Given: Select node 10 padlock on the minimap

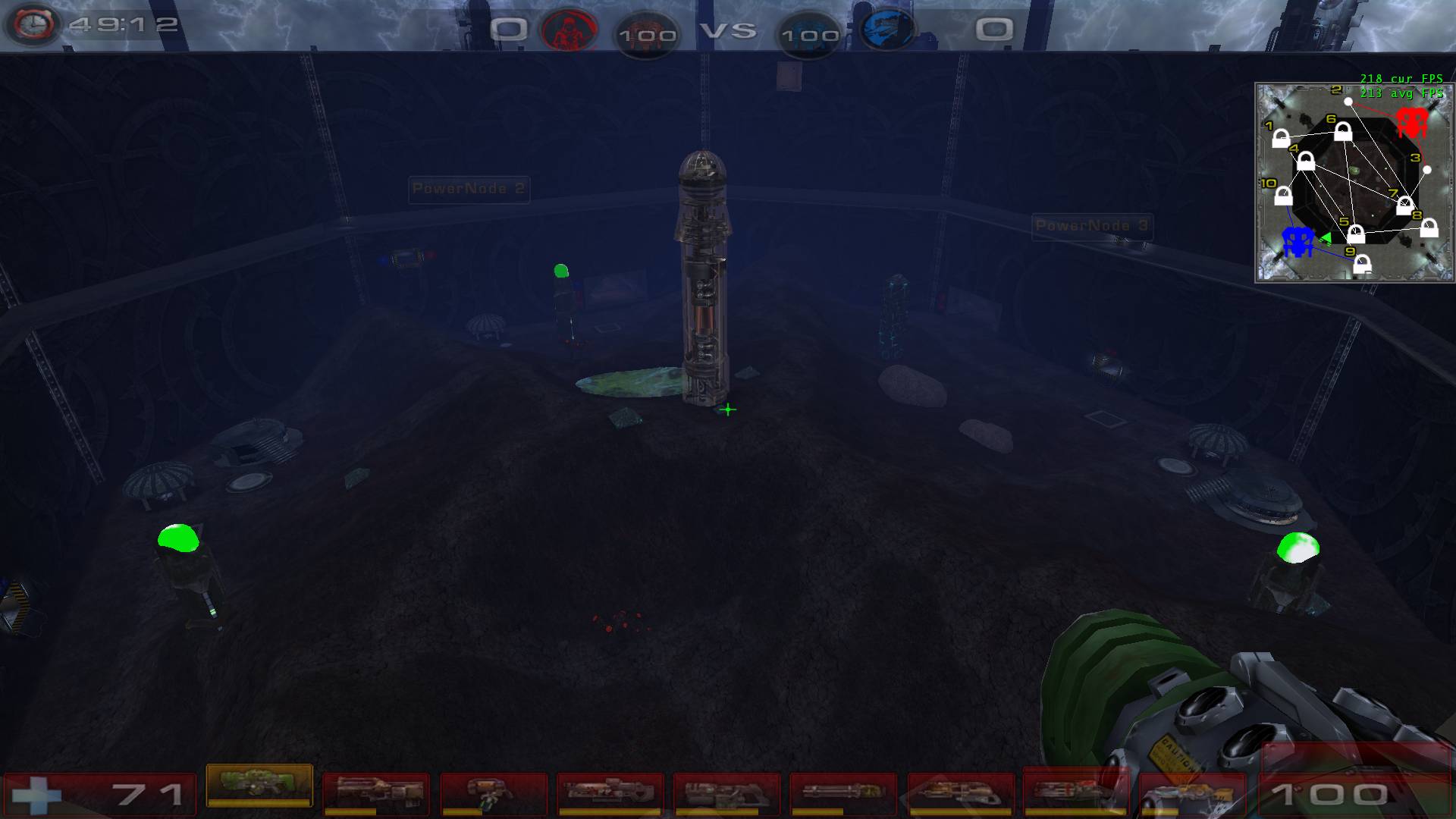Looking at the screenshot, I should tap(1283, 196).
